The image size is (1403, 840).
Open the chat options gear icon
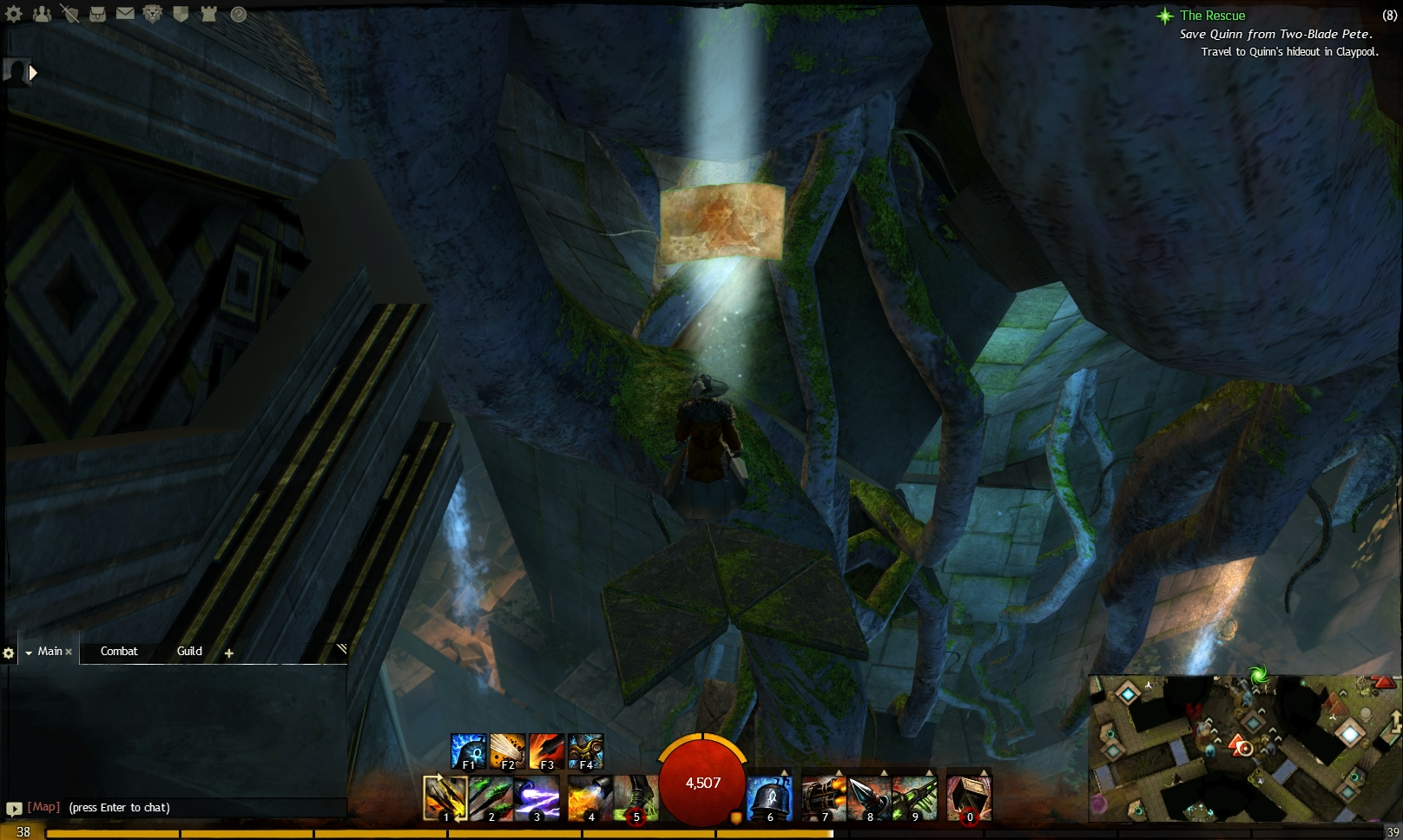[10, 653]
